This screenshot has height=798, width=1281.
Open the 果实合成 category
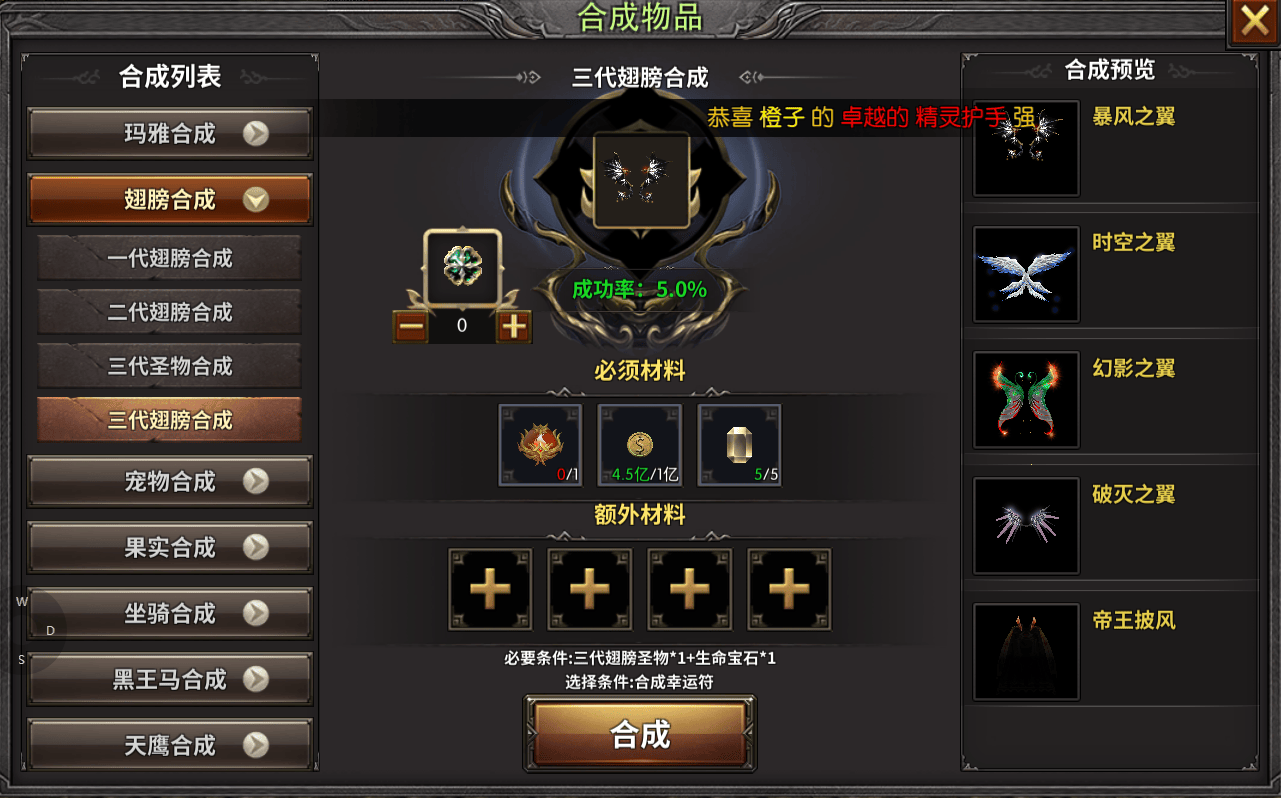click(x=170, y=548)
